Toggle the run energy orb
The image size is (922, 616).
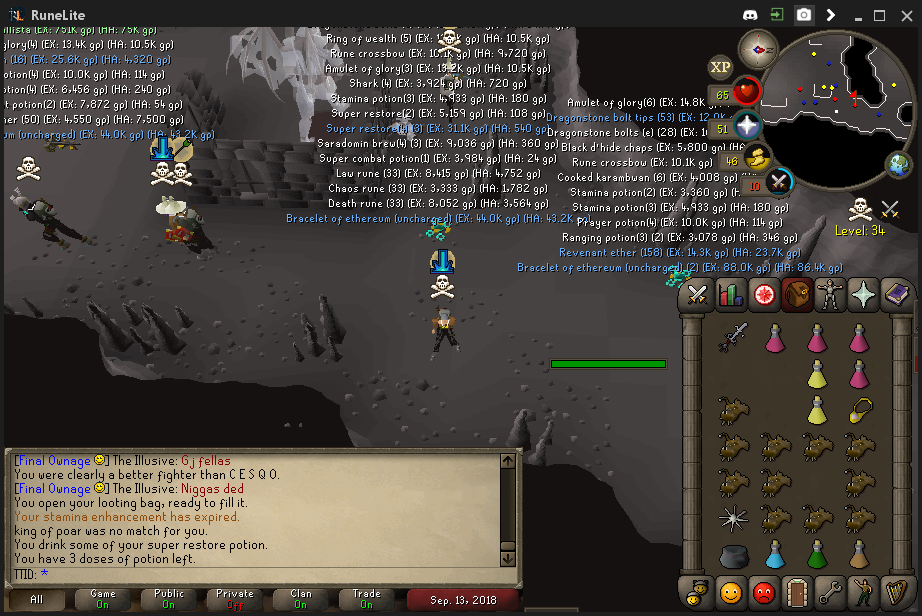click(x=758, y=156)
